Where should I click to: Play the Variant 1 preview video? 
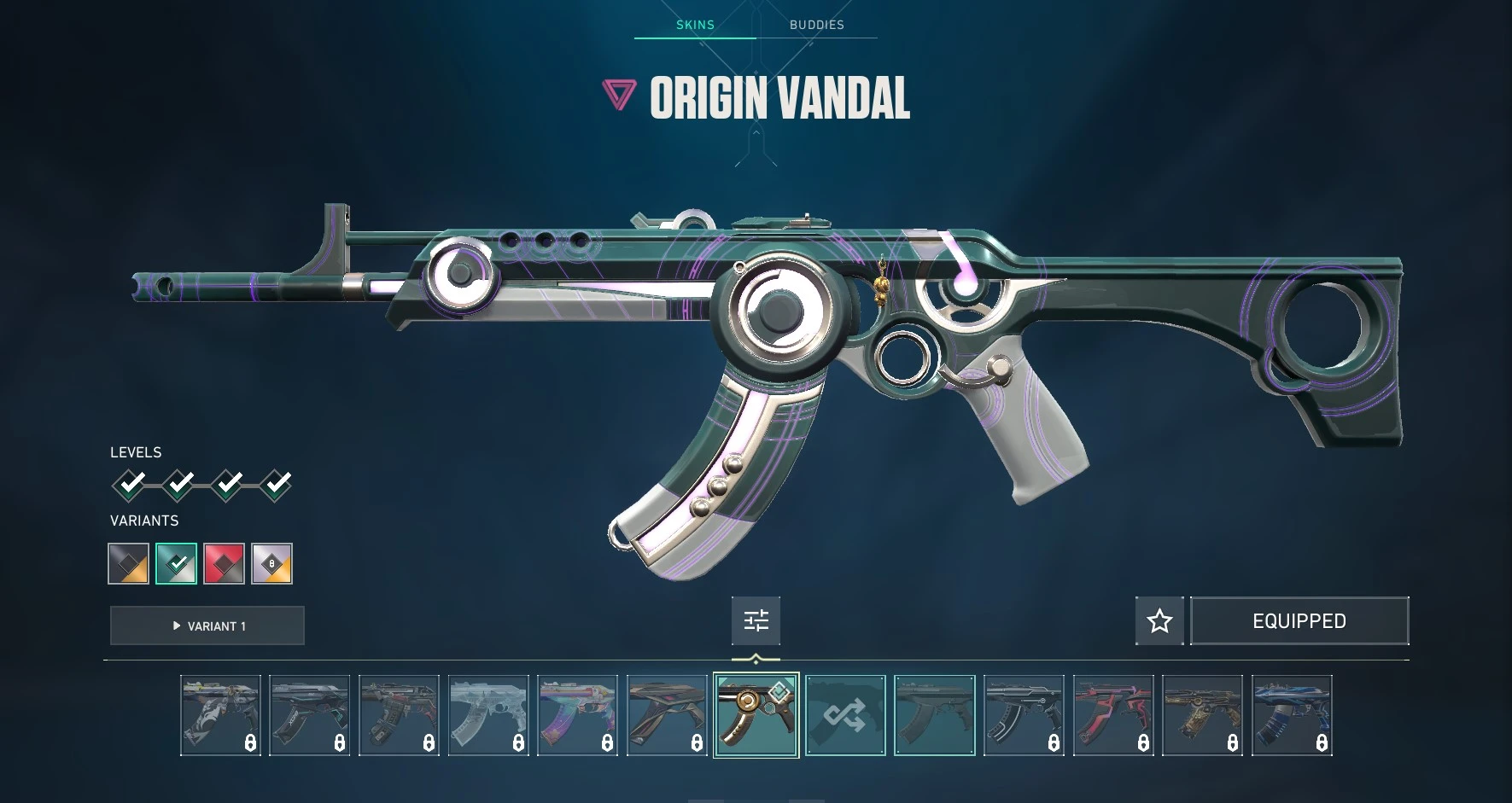point(207,626)
